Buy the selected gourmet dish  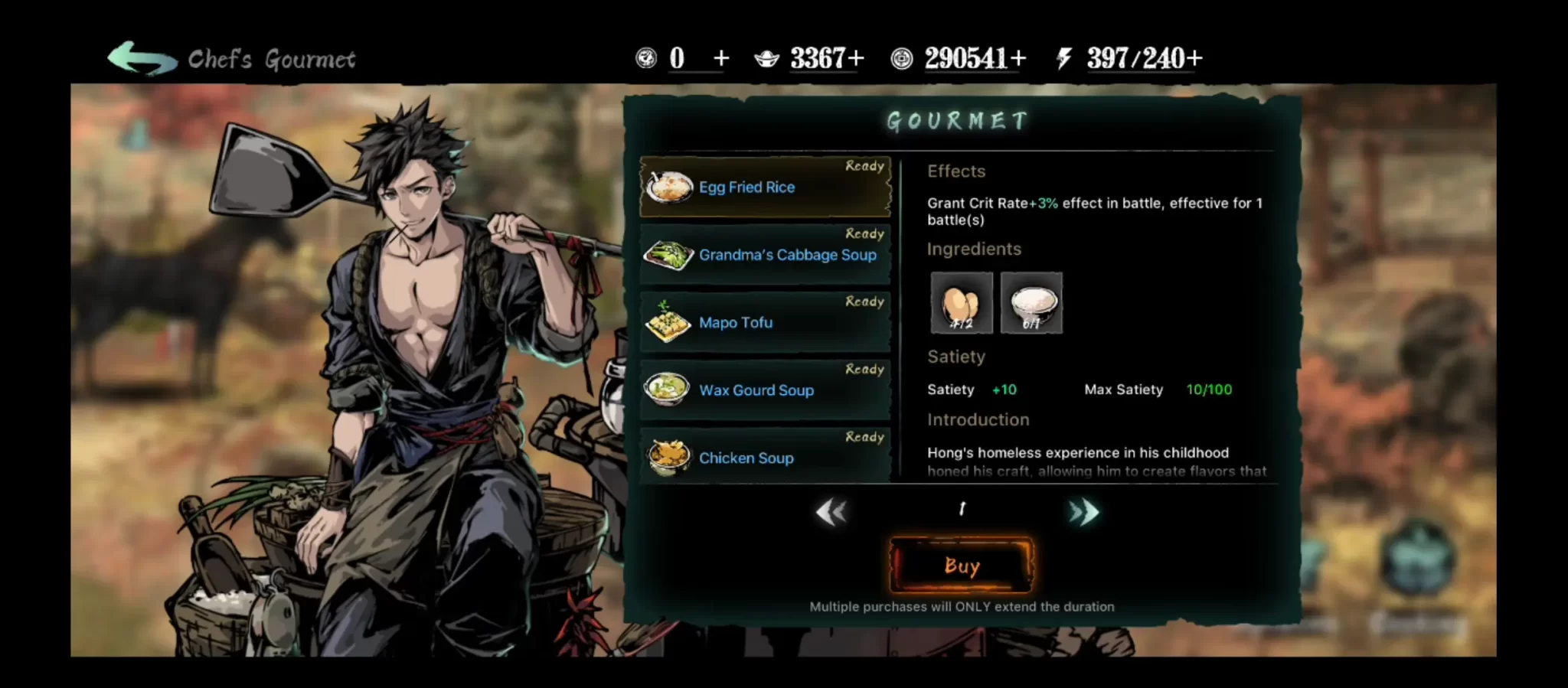(x=962, y=566)
